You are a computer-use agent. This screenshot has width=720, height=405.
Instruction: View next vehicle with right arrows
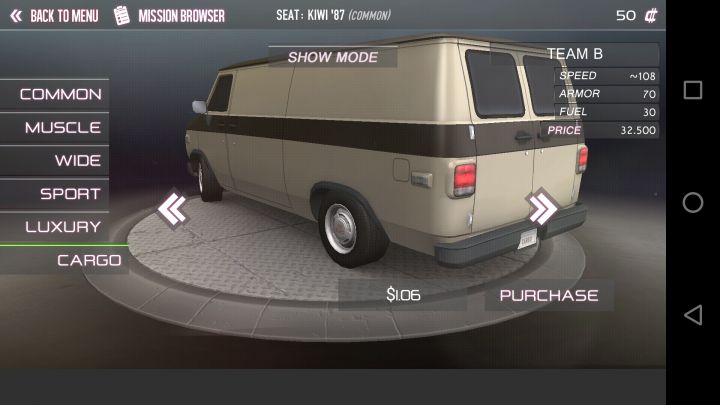(x=542, y=208)
